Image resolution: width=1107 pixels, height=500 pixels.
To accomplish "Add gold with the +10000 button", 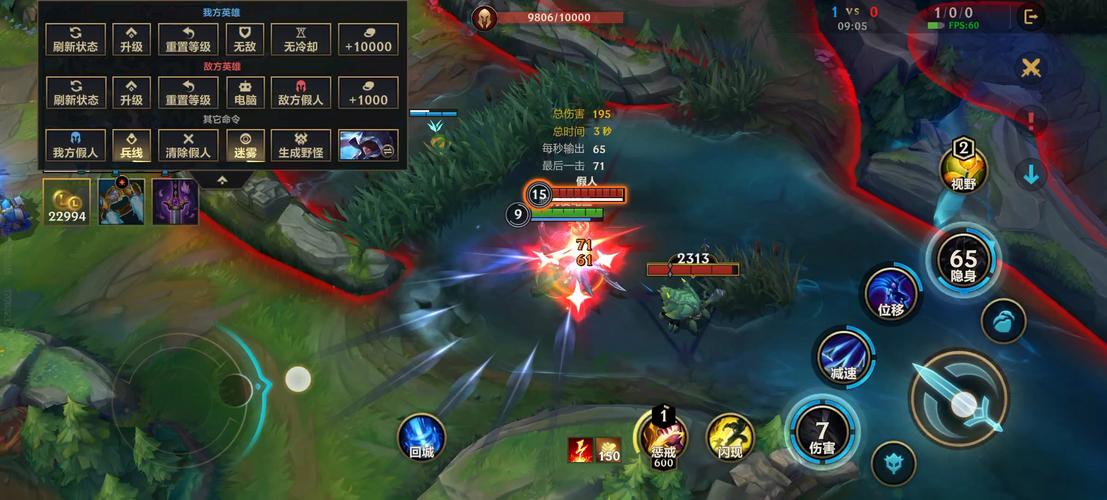I will [368, 39].
